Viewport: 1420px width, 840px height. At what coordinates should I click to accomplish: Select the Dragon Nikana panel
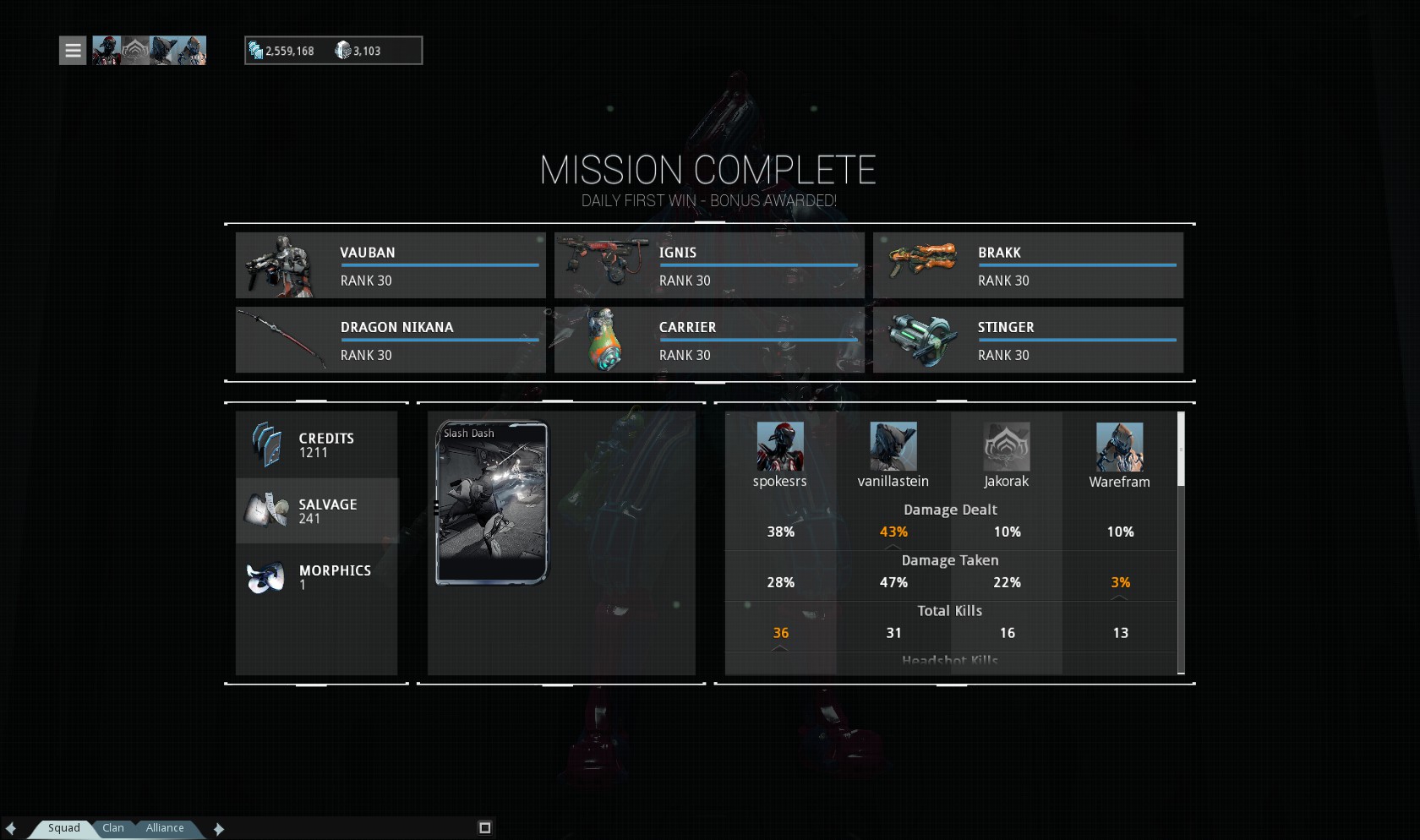pos(390,340)
